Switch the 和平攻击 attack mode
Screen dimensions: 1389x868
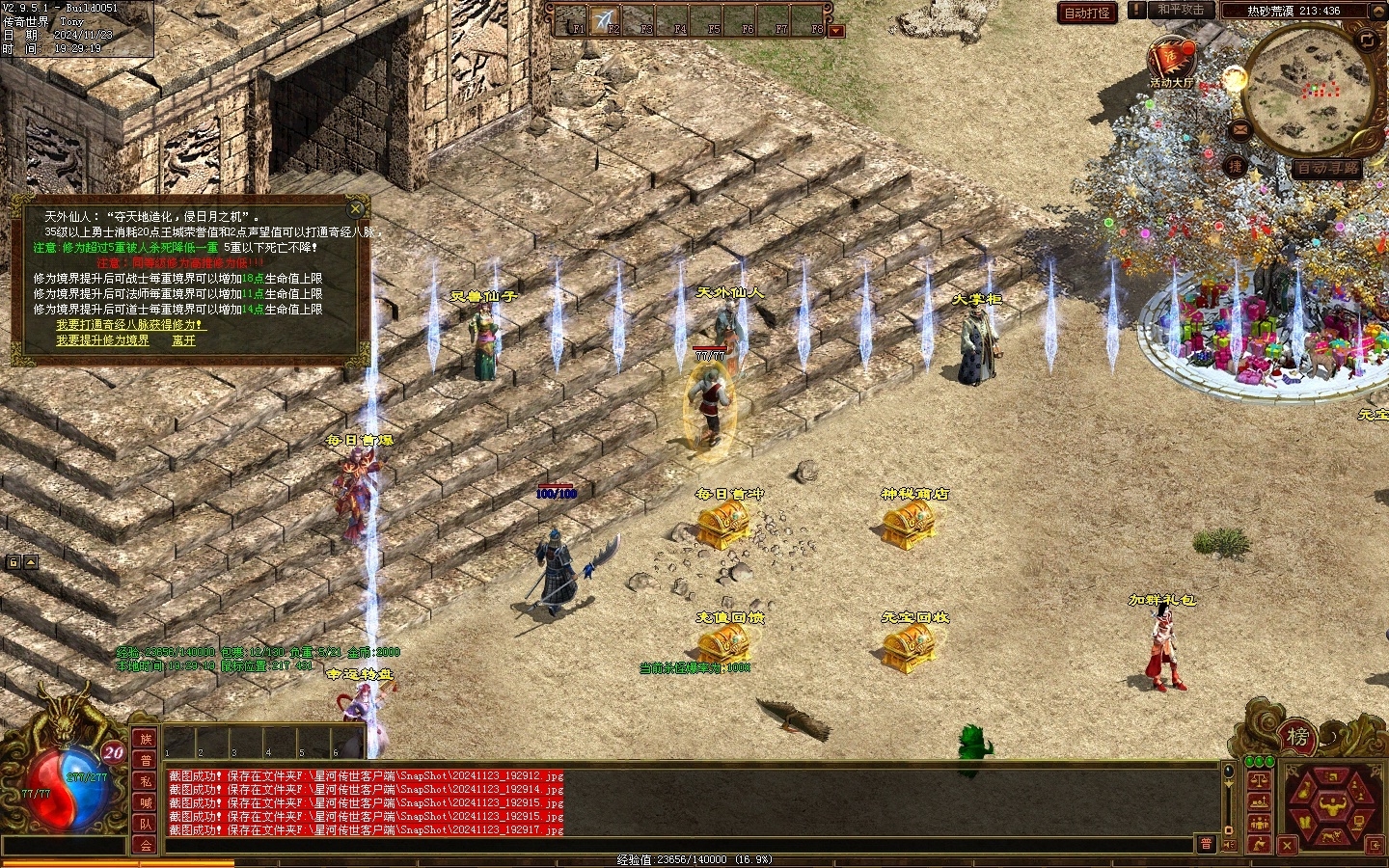click(1181, 11)
